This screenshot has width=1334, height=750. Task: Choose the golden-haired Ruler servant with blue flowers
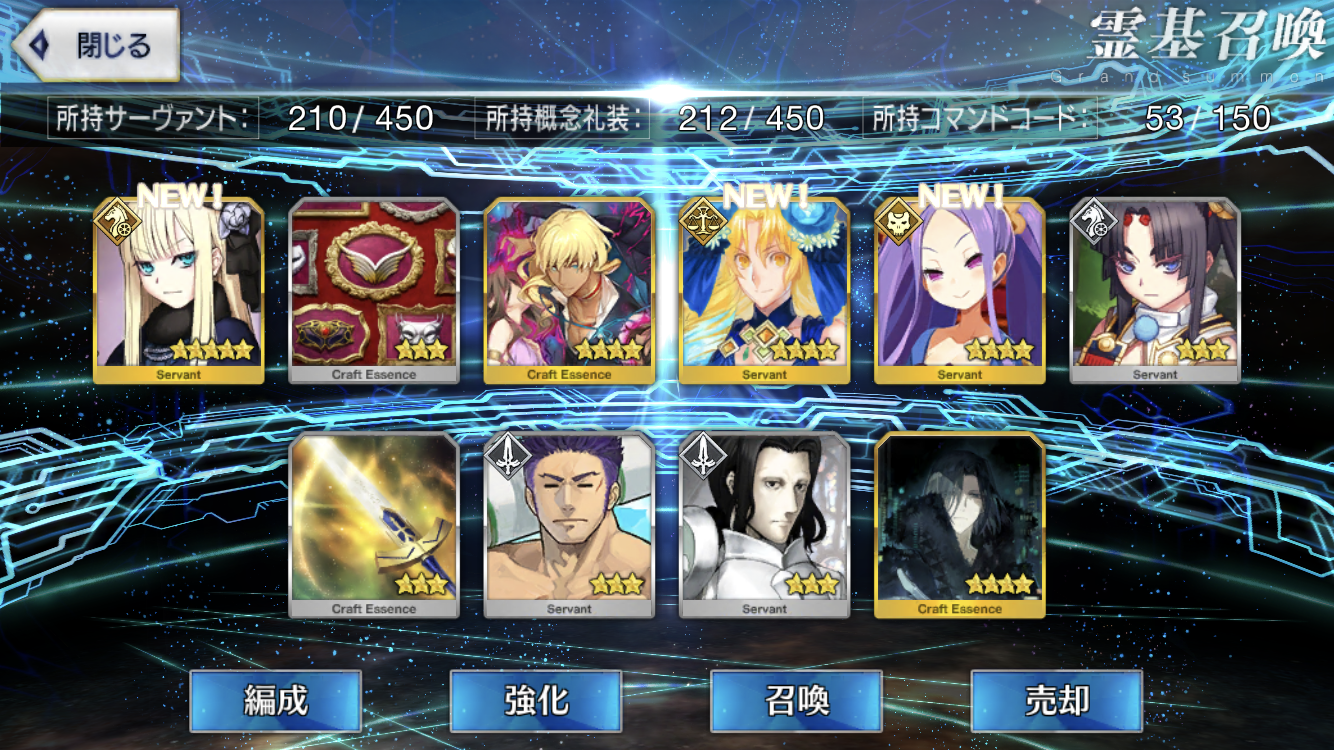pyautogui.click(x=764, y=290)
